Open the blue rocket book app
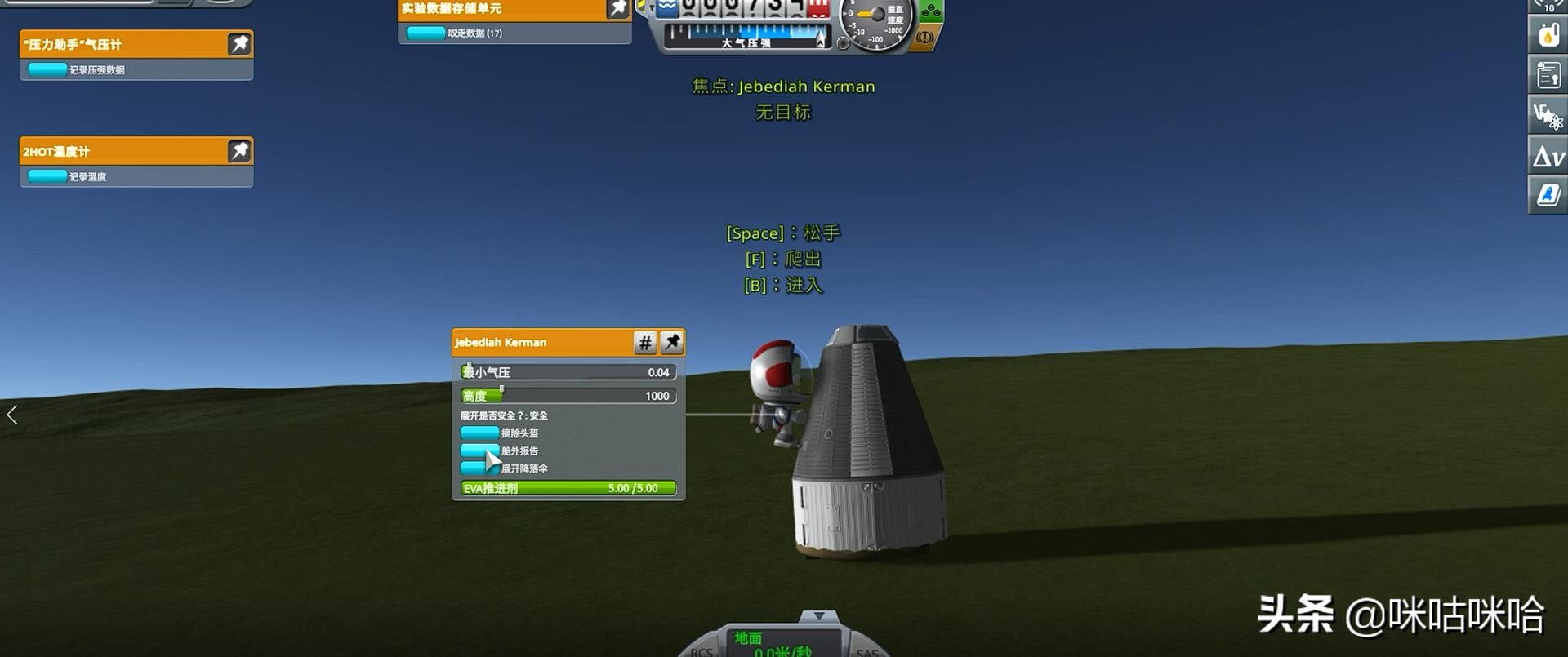Image resolution: width=1568 pixels, height=657 pixels. pyautogui.click(x=1548, y=195)
